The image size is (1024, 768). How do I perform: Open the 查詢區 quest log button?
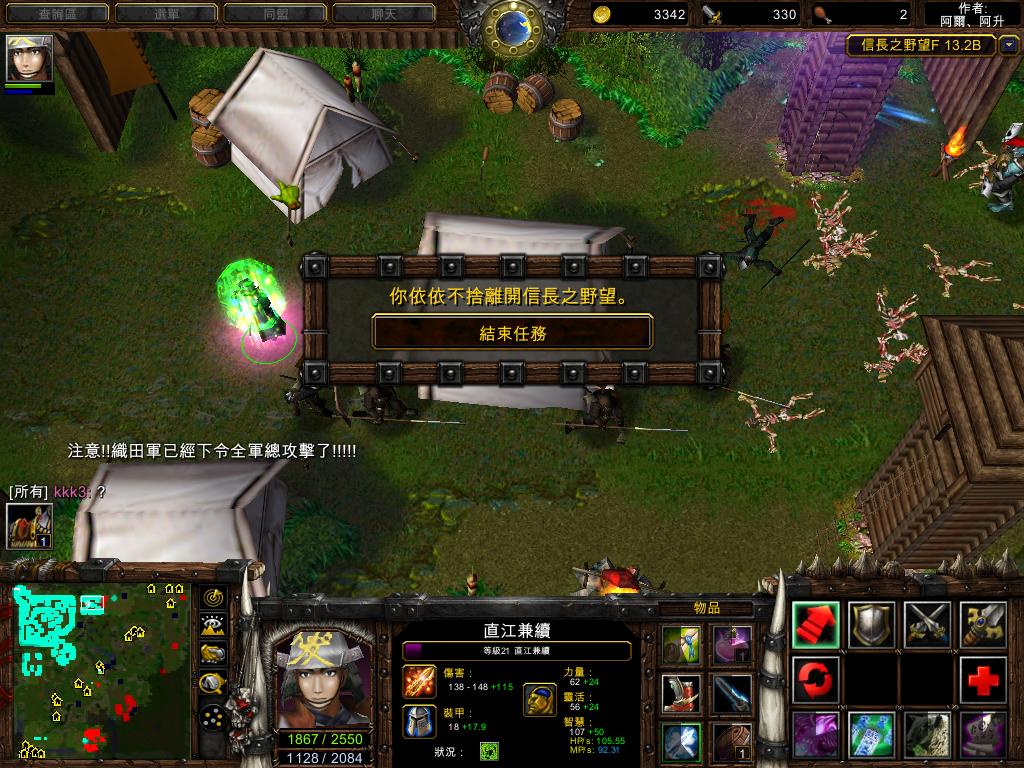tap(56, 14)
